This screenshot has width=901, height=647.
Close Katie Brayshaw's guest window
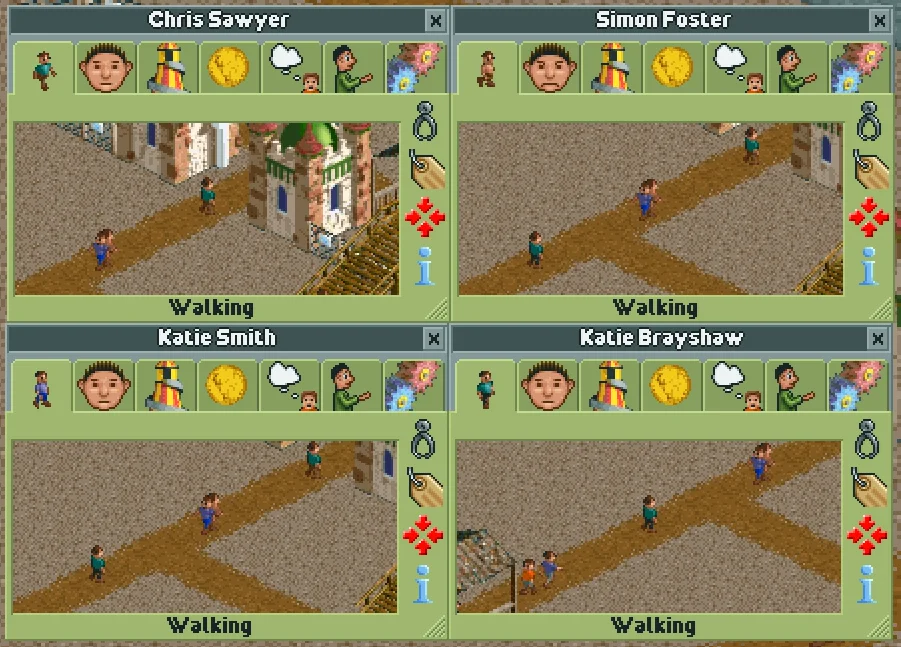click(877, 339)
